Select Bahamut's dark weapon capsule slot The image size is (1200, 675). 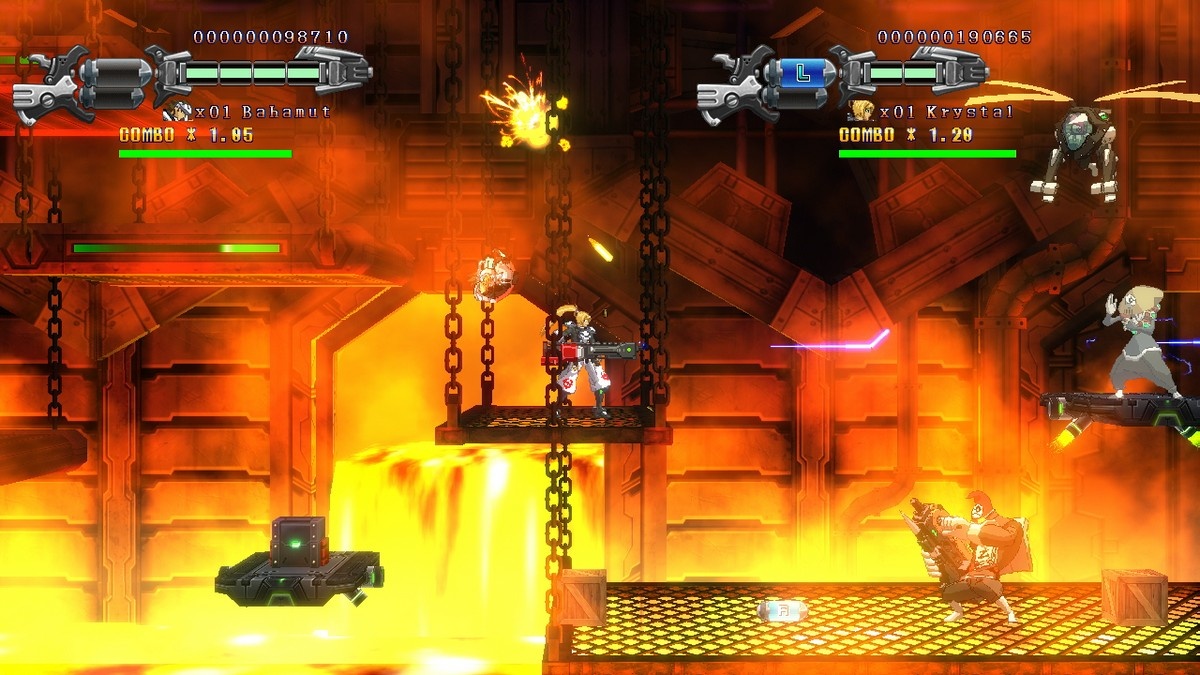pos(120,72)
